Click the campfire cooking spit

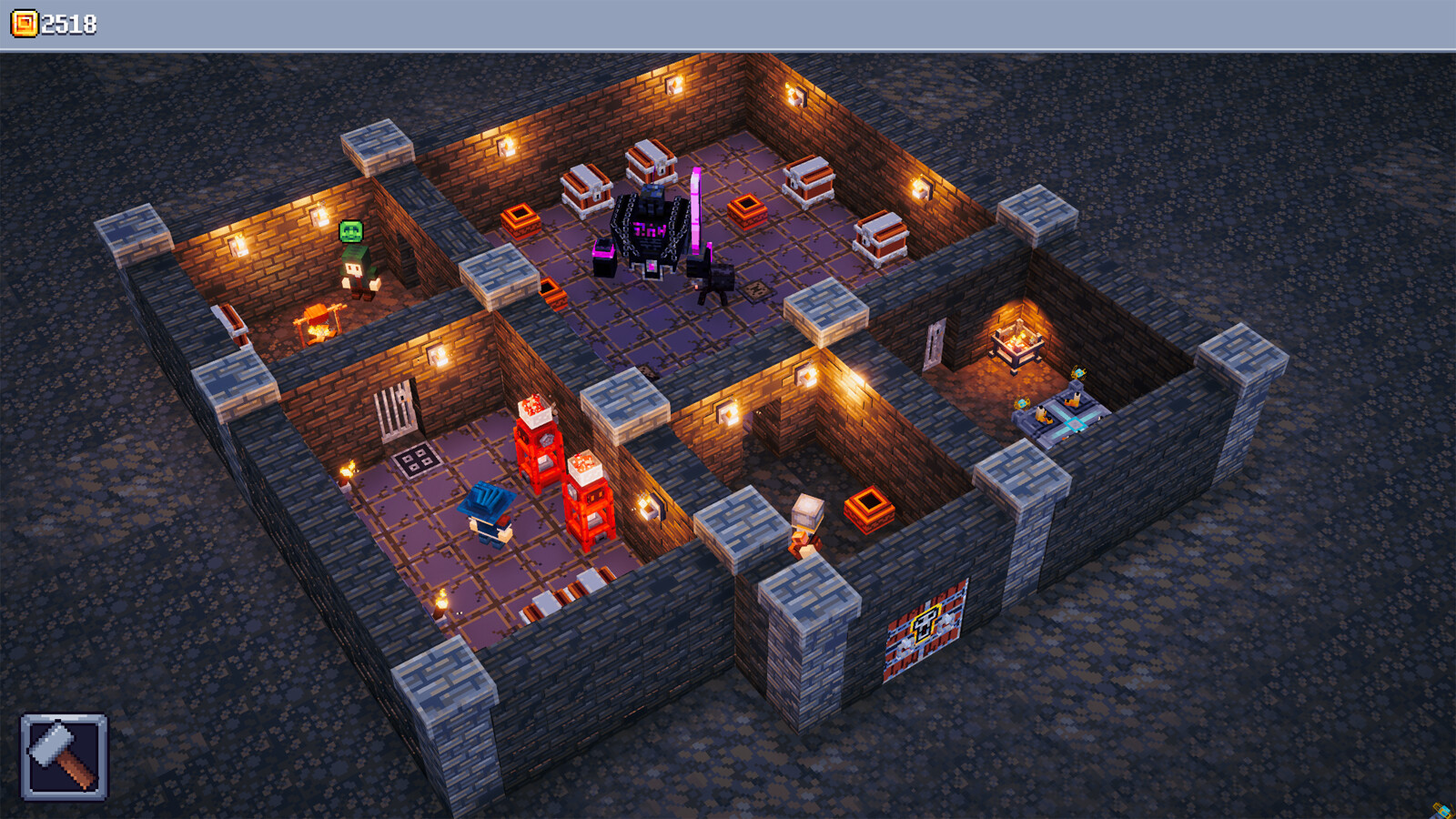318,323
